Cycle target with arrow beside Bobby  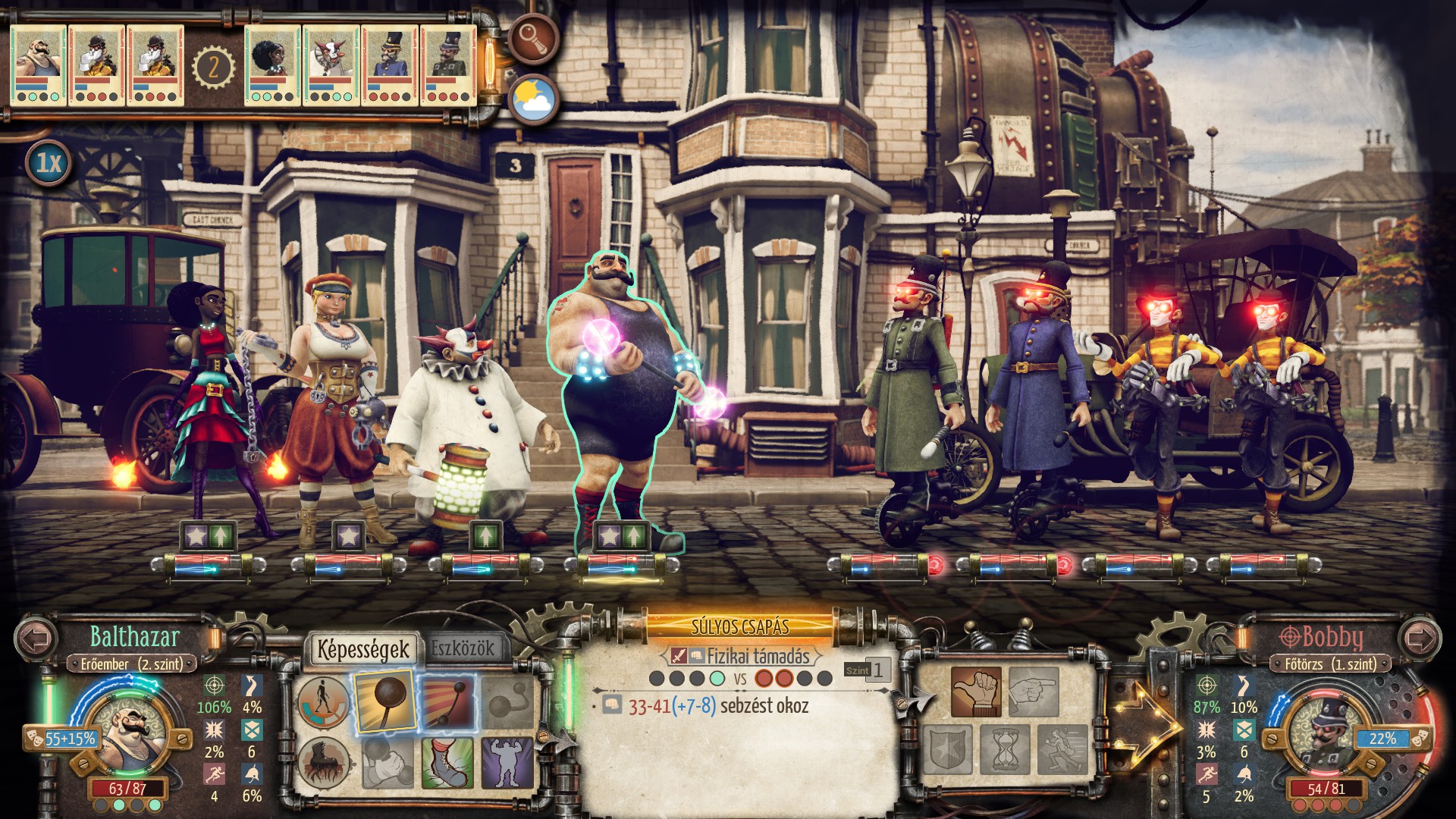point(1420,637)
